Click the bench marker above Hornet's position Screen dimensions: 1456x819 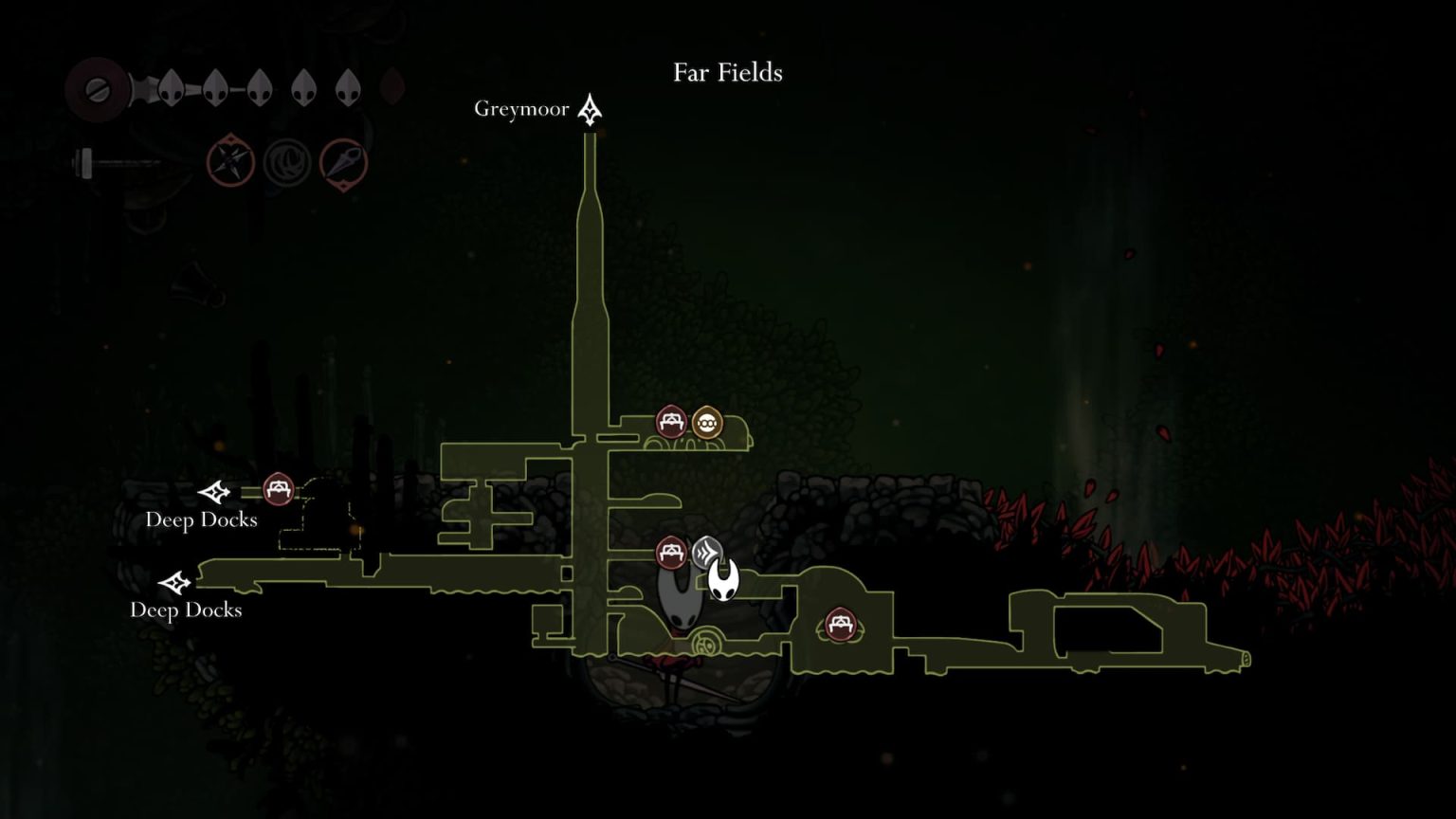tap(672, 550)
